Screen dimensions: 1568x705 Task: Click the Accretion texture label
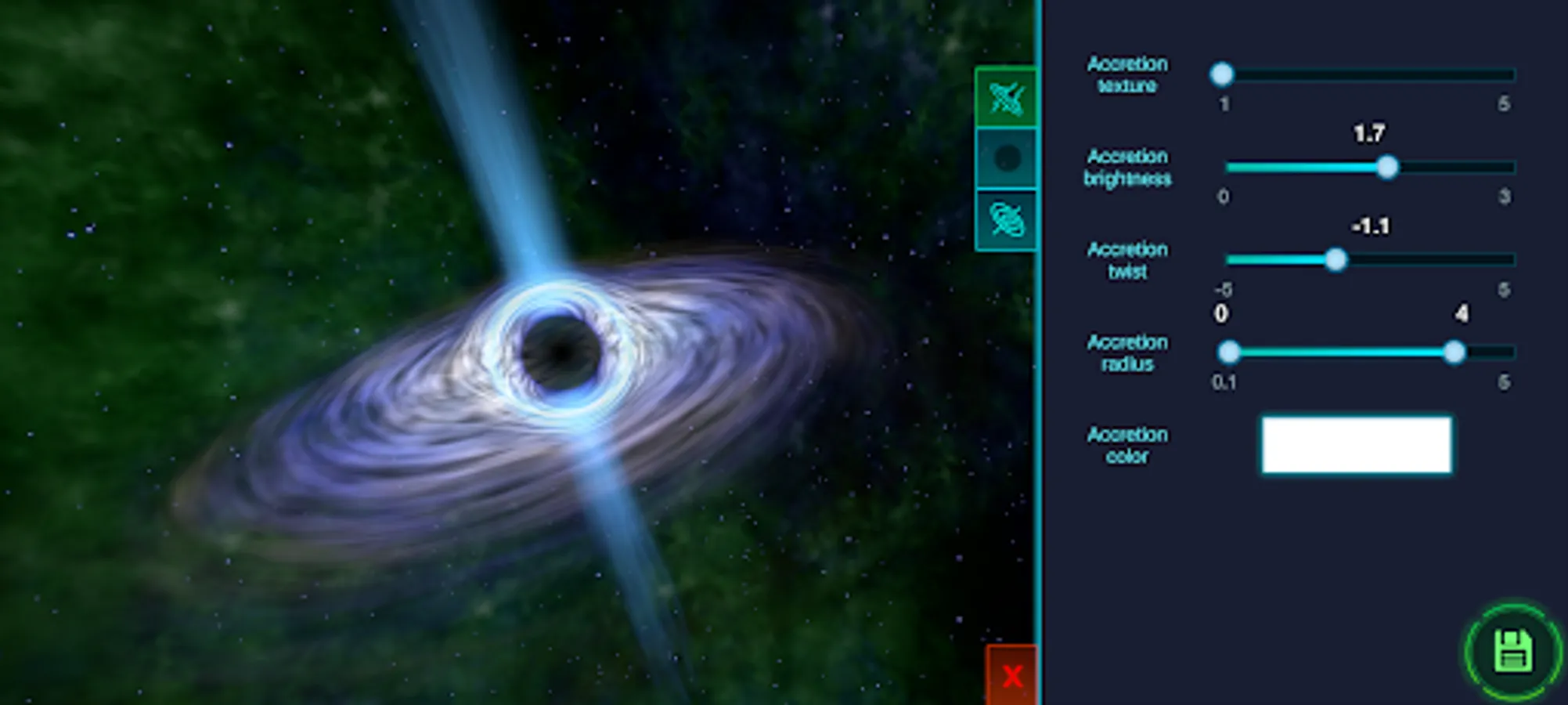1127,75
